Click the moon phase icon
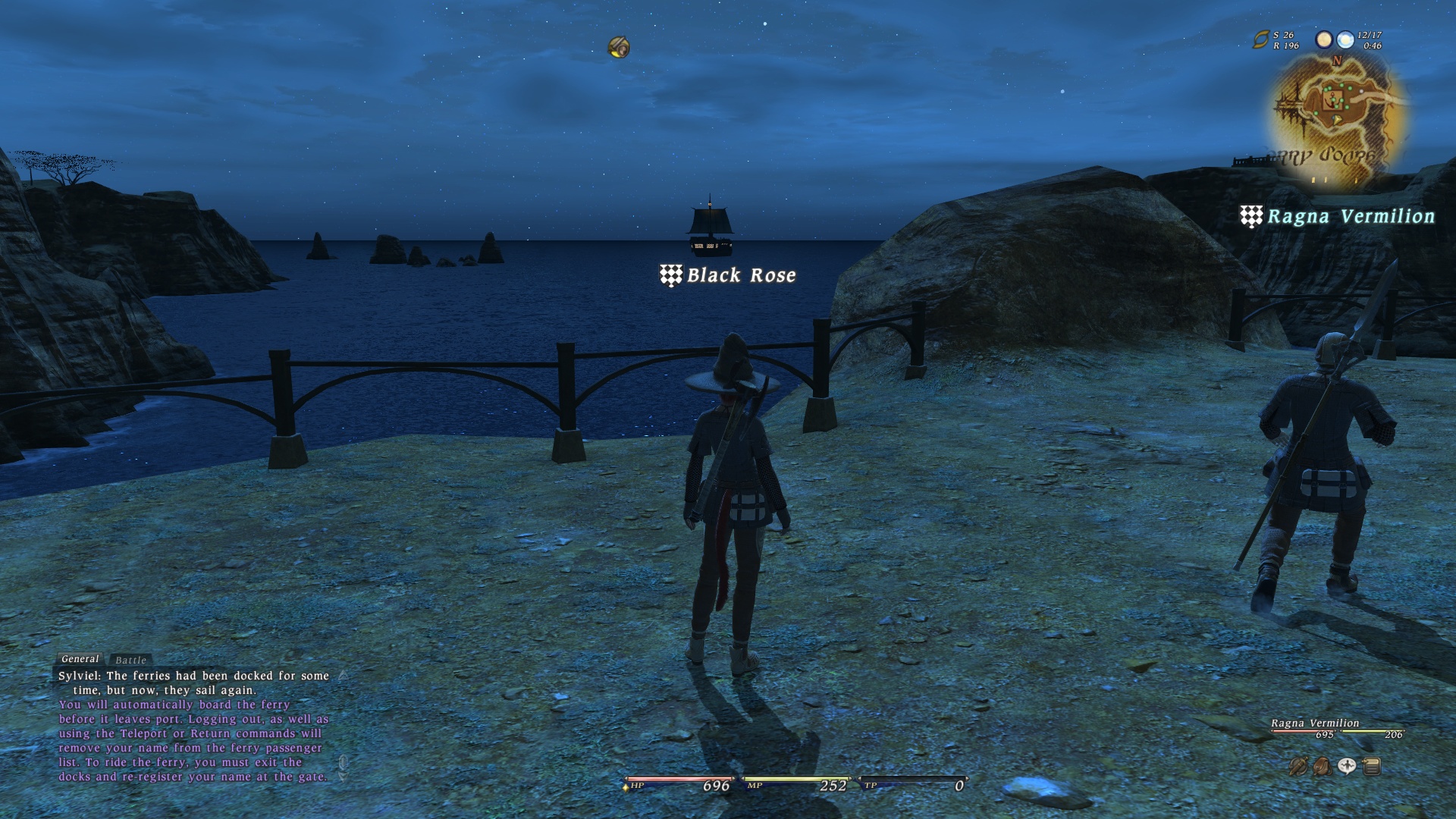Image resolution: width=1456 pixels, height=819 pixels. 1324,39
